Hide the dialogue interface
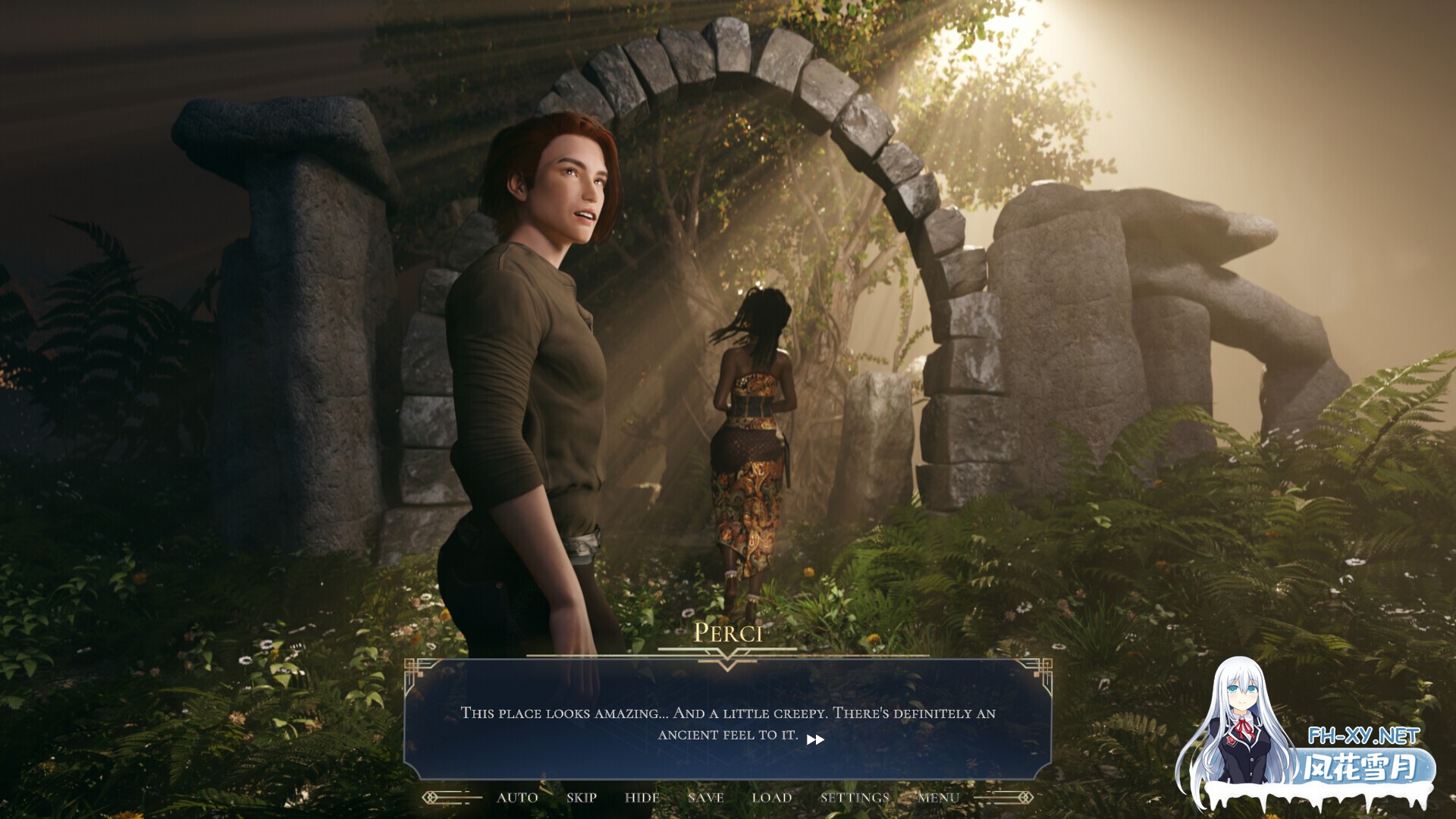Viewport: 1456px width, 819px height. click(x=642, y=797)
